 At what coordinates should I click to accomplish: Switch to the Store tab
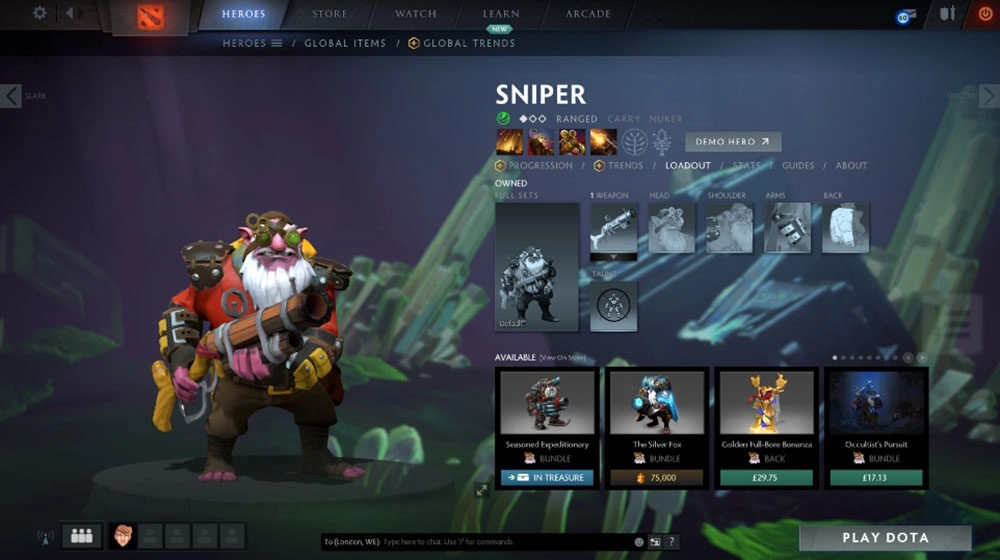click(329, 14)
